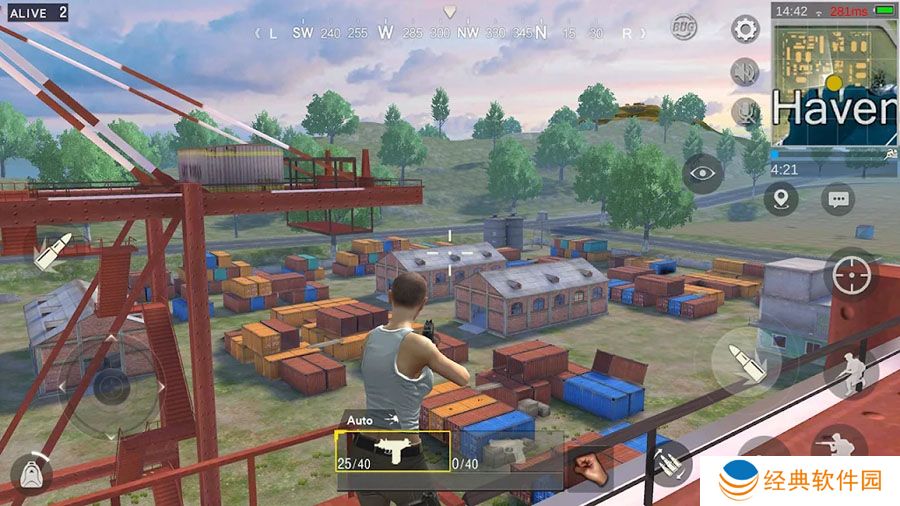This screenshot has height=506, width=900.
Task: Tap the virtual movement joystick
Action: tap(108, 387)
